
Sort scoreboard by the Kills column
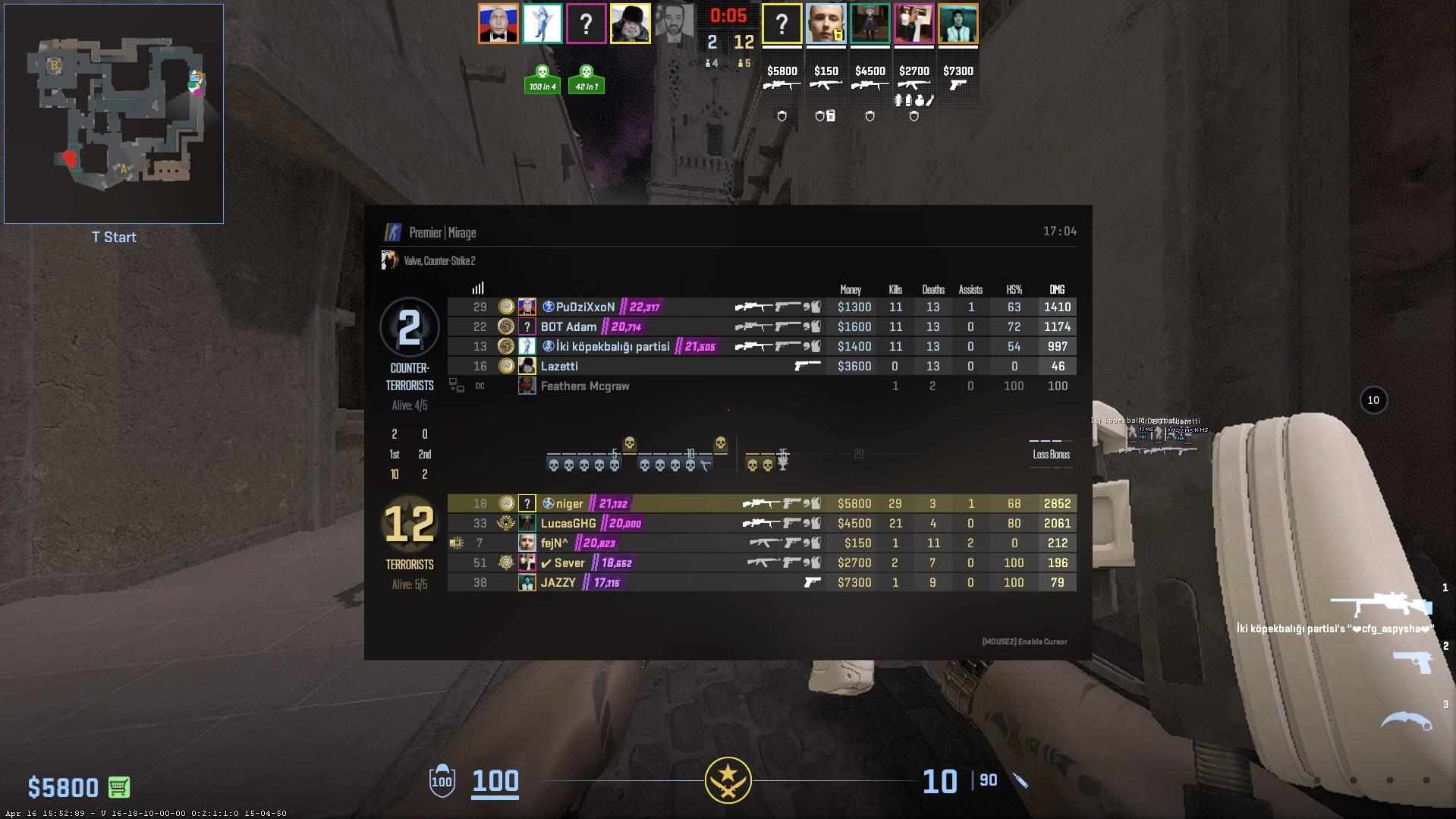point(895,290)
